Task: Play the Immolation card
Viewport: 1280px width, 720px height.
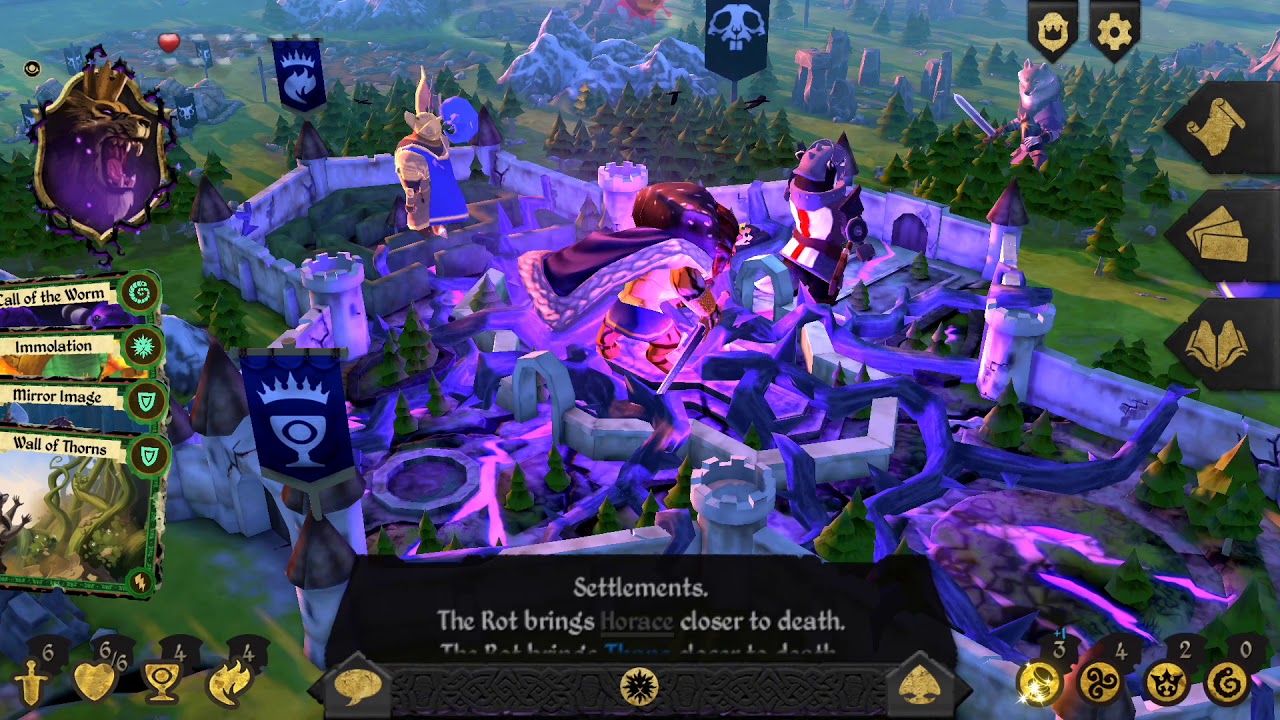Action: (55, 345)
